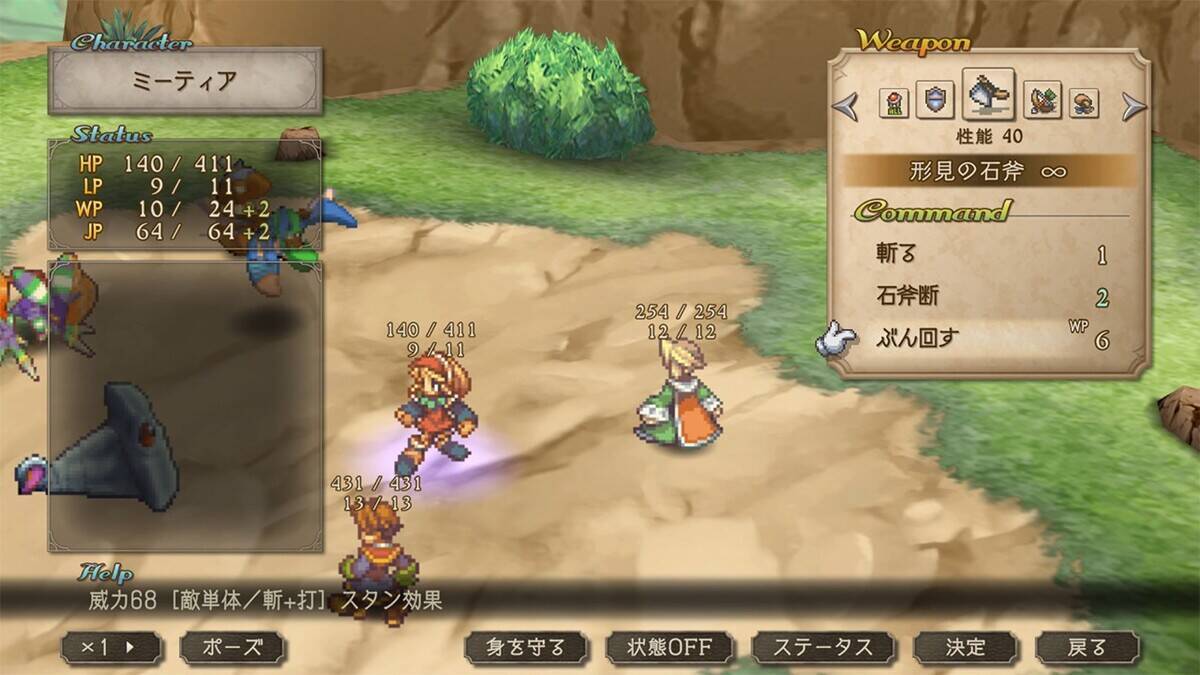Pause the battle with ポーズ

coord(232,647)
